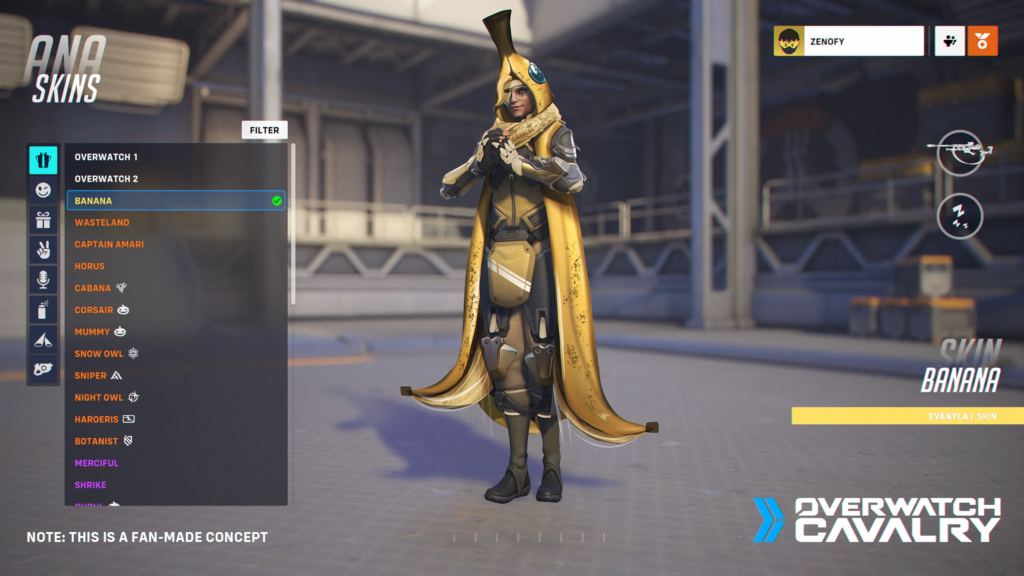This screenshot has height=576, width=1024.
Task: Pick the Horus skin from the list
Action: (x=92, y=267)
